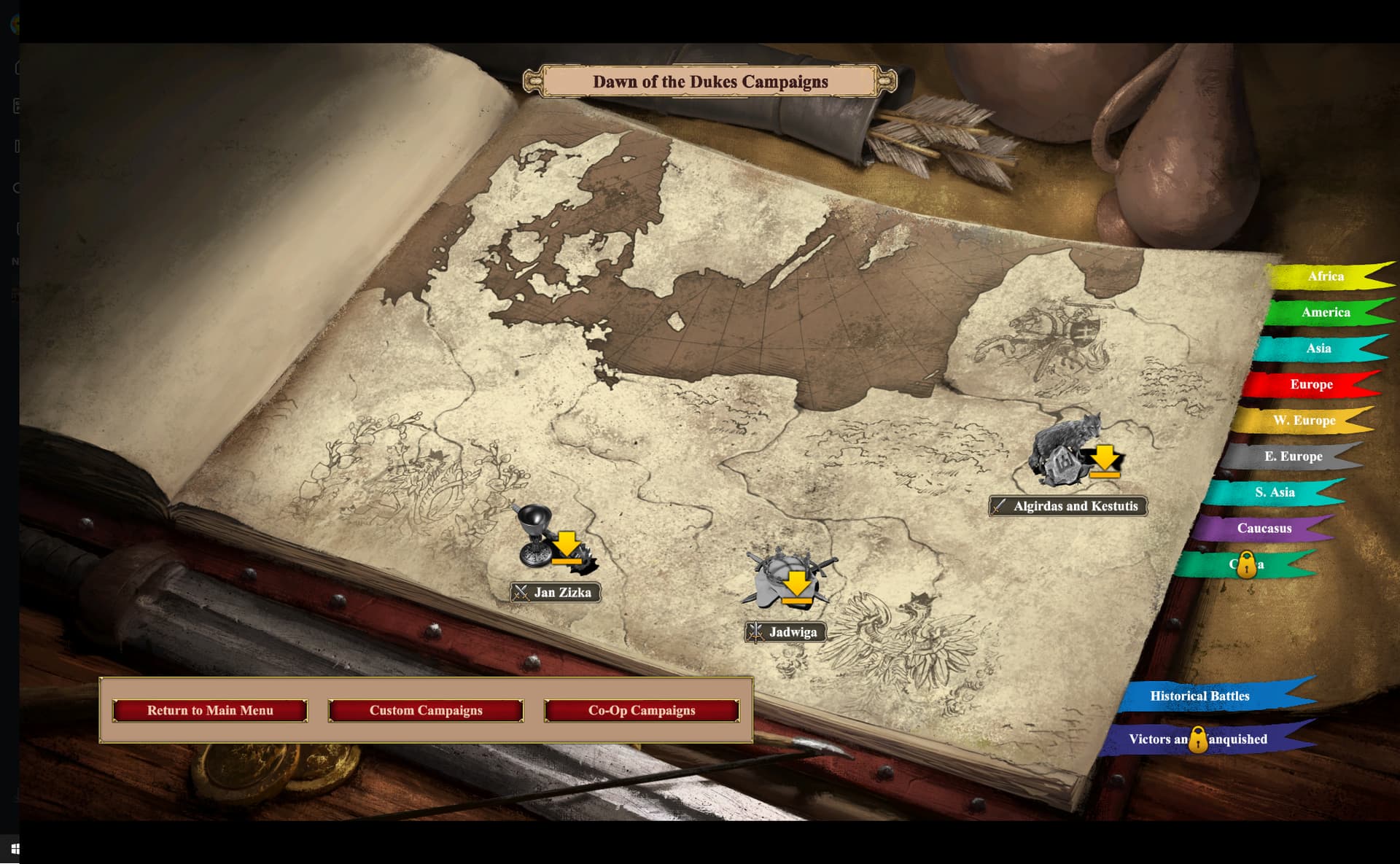Image resolution: width=1400 pixels, height=864 pixels.
Task: Show the Asia campaigns
Action: coord(1318,349)
